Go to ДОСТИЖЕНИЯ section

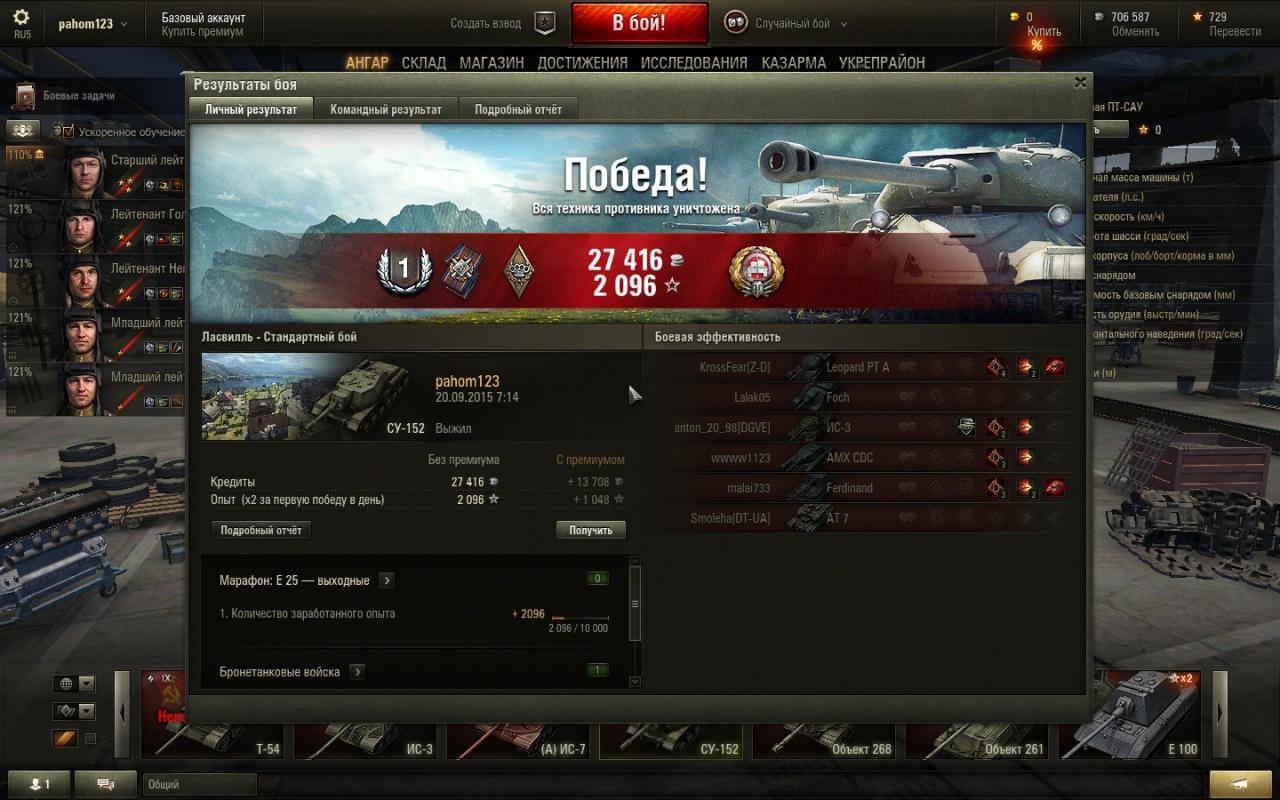coord(582,62)
